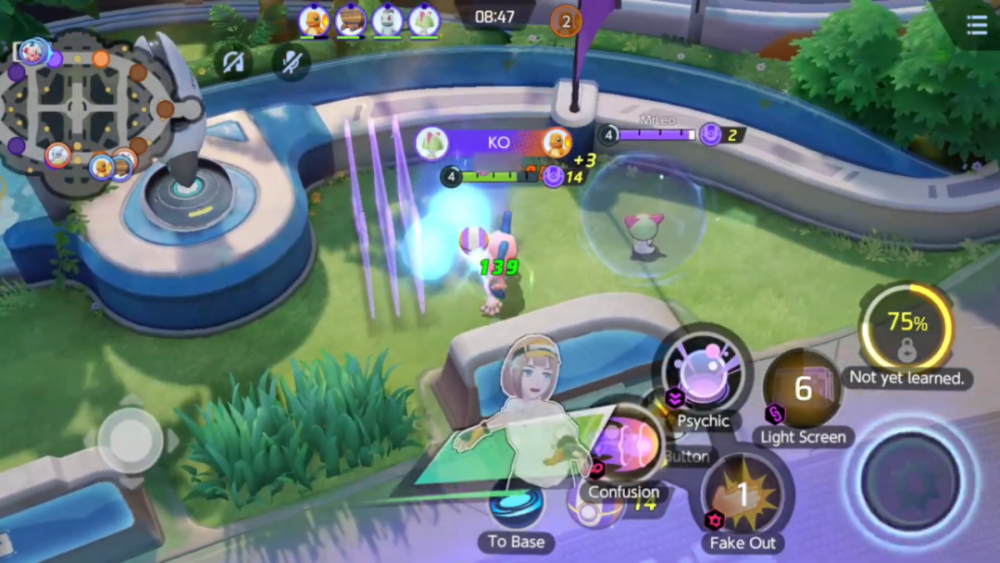The image size is (1000, 563).
Task: Click the virtual movement joystick
Action: coord(130,439)
